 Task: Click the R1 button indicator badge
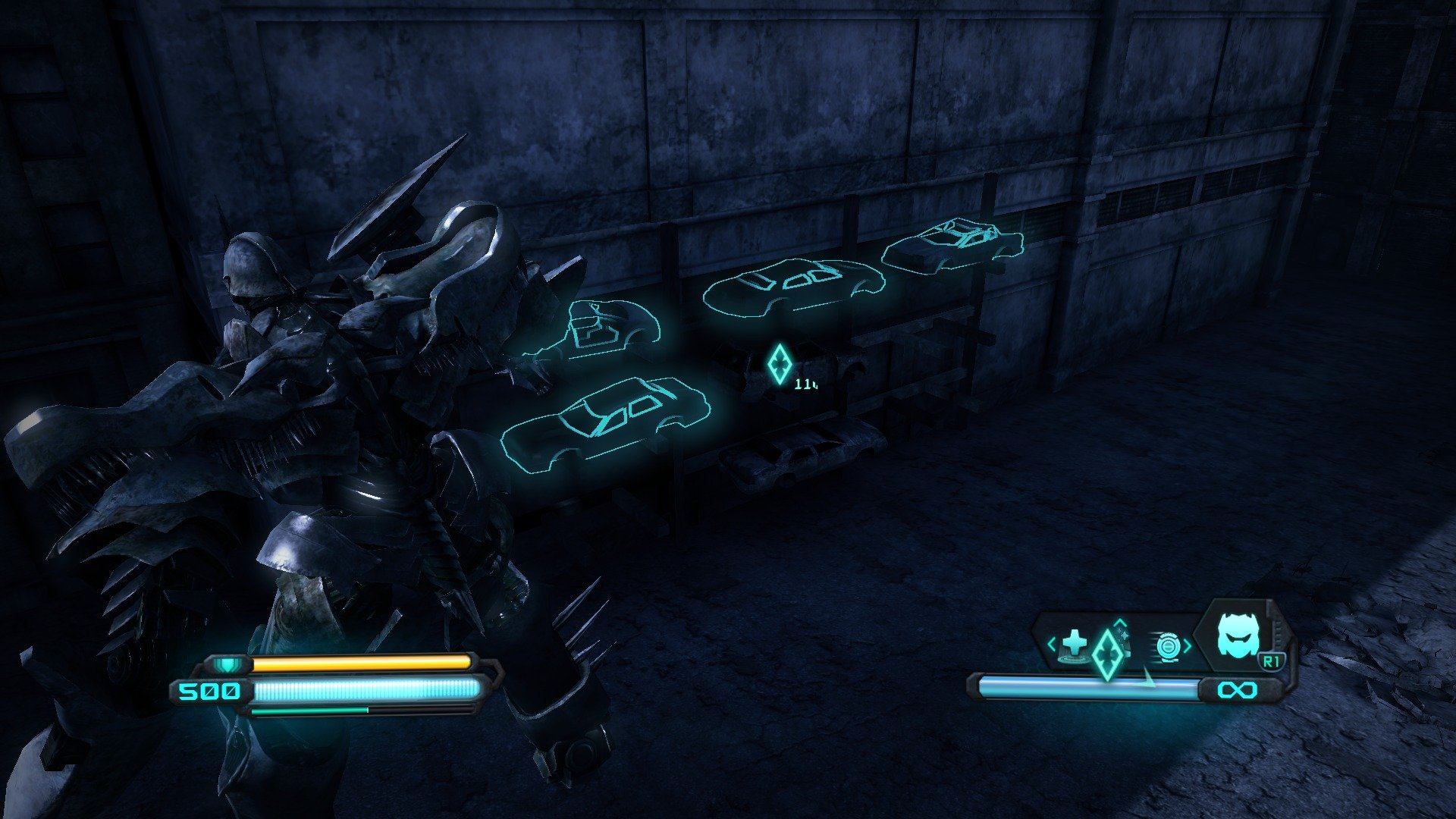tap(1272, 661)
